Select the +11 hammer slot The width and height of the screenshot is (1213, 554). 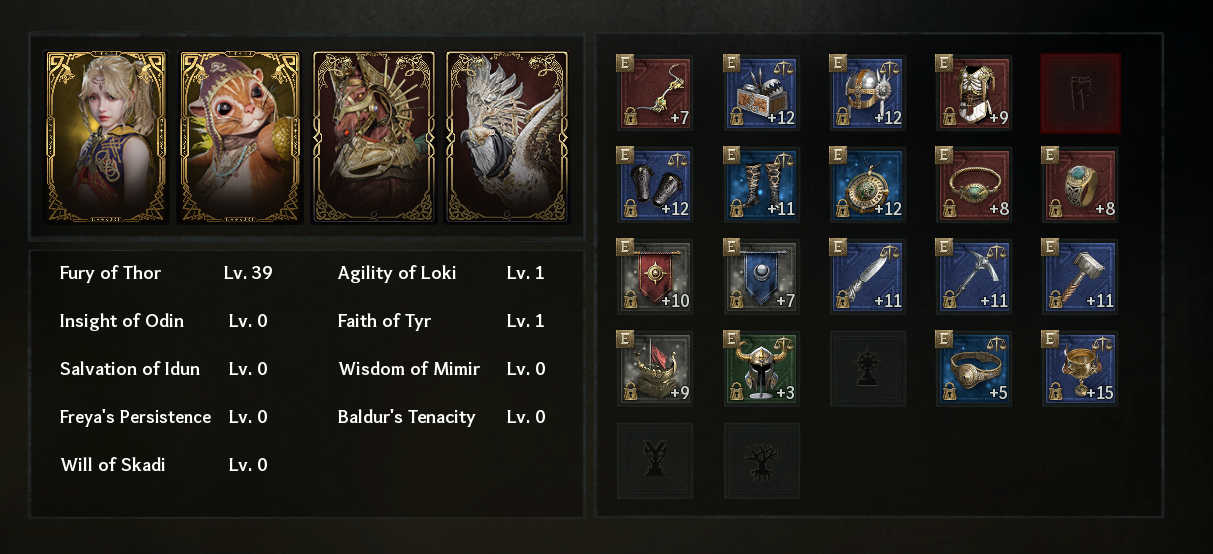click(1080, 277)
